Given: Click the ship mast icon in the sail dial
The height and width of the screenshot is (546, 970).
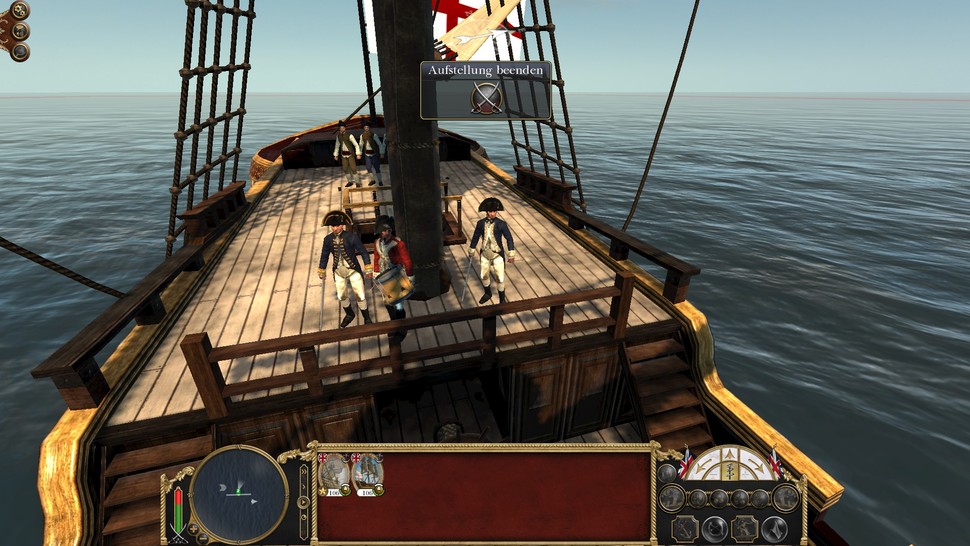Looking at the screenshot, I should coord(730,470).
